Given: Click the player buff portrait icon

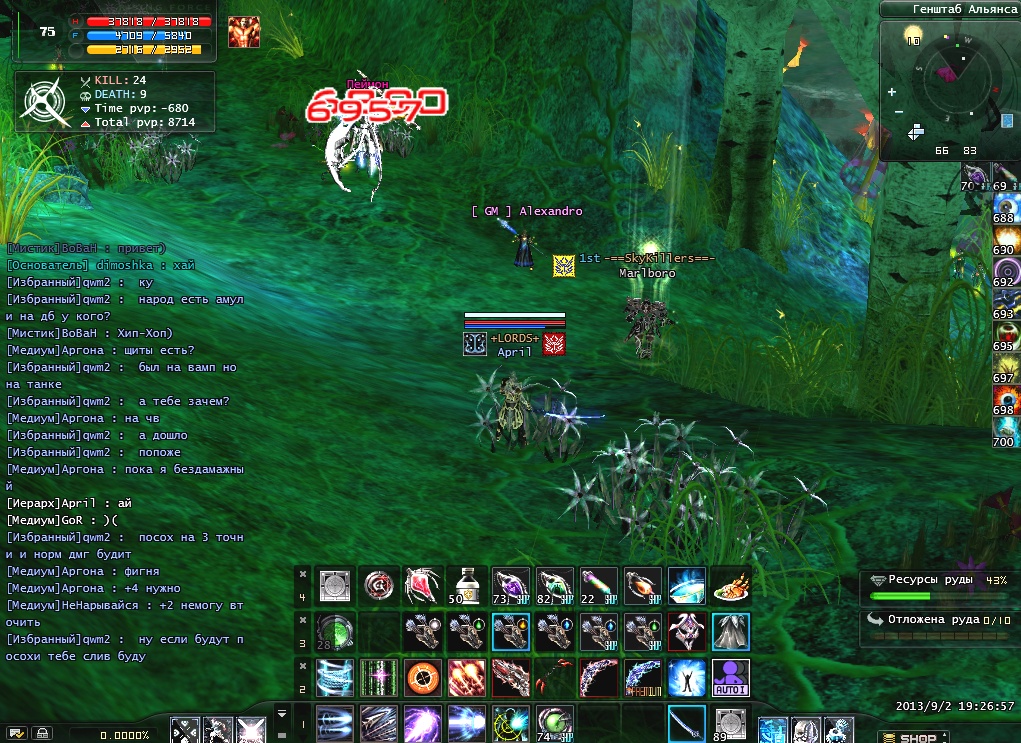Looking at the screenshot, I should tap(243, 32).
